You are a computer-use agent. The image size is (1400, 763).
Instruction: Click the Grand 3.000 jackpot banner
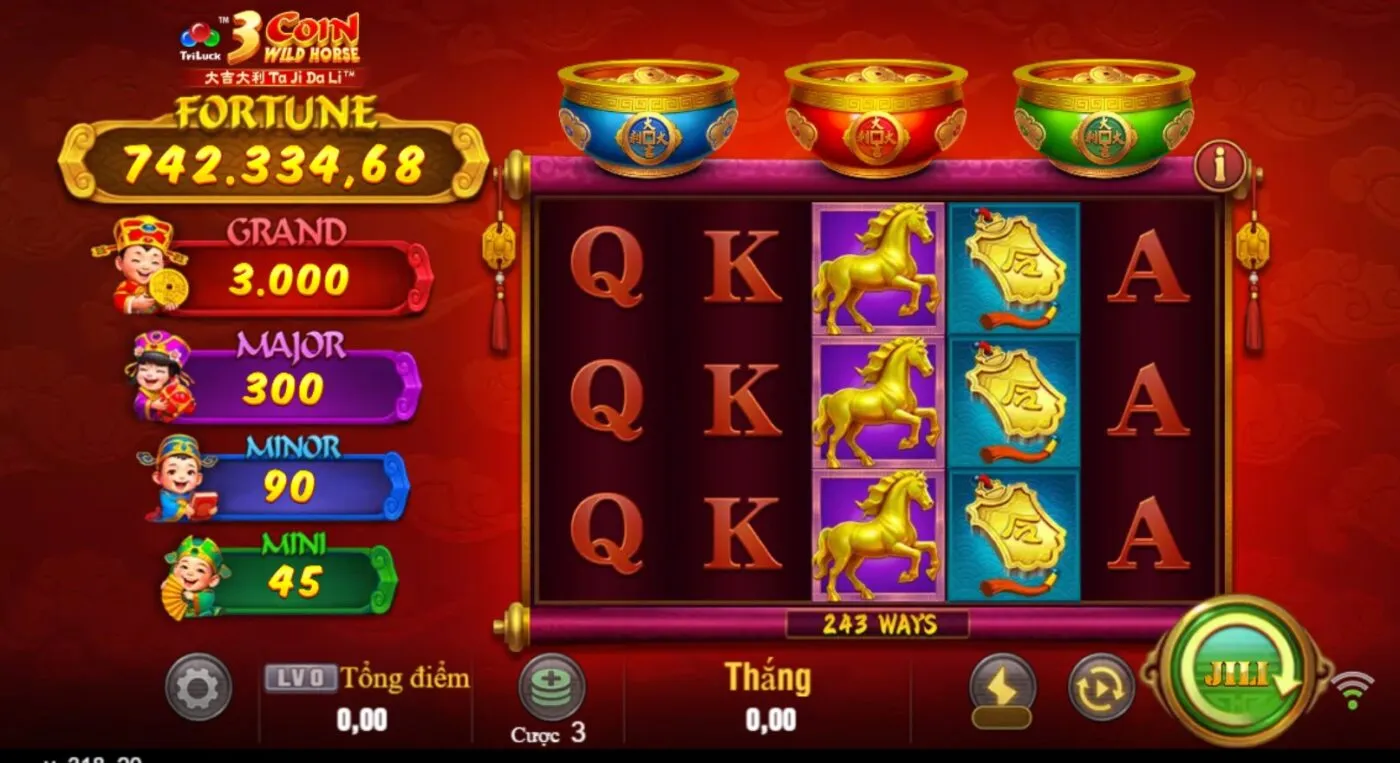pos(288,263)
